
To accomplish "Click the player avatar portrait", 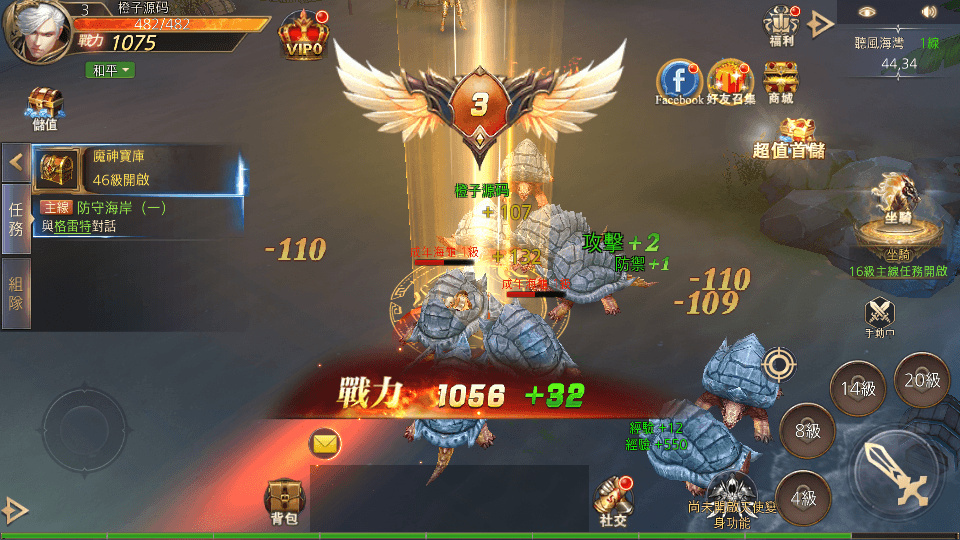I will 35,30.
